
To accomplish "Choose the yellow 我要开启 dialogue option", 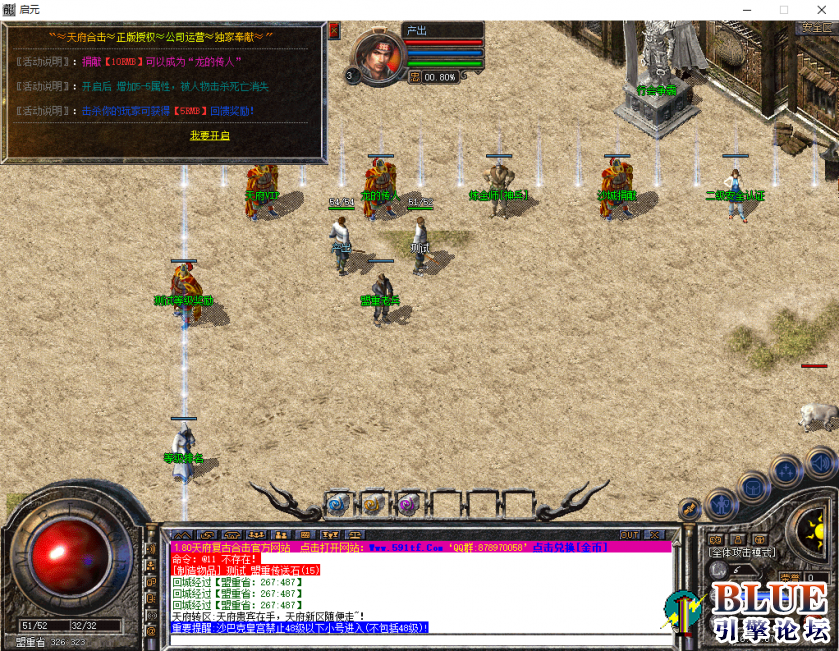I will [210, 135].
